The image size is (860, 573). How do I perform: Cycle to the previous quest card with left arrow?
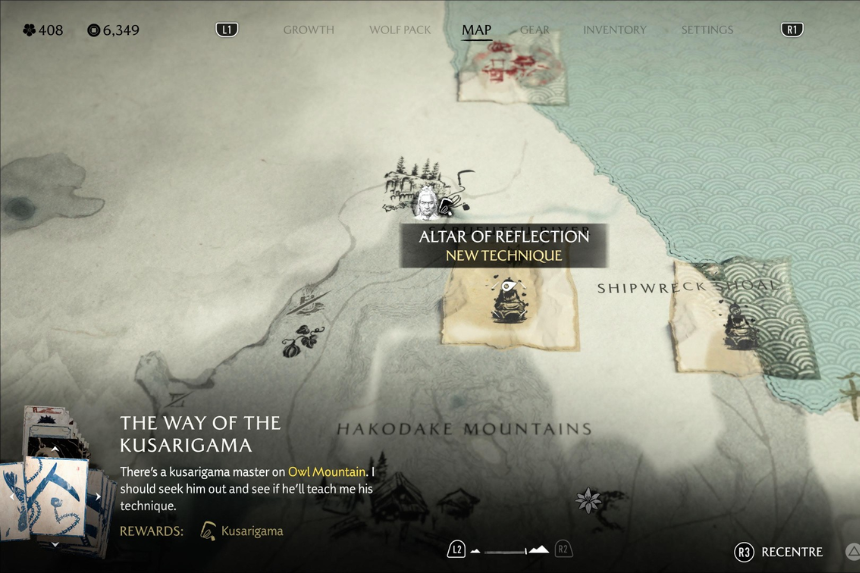(x=11, y=495)
